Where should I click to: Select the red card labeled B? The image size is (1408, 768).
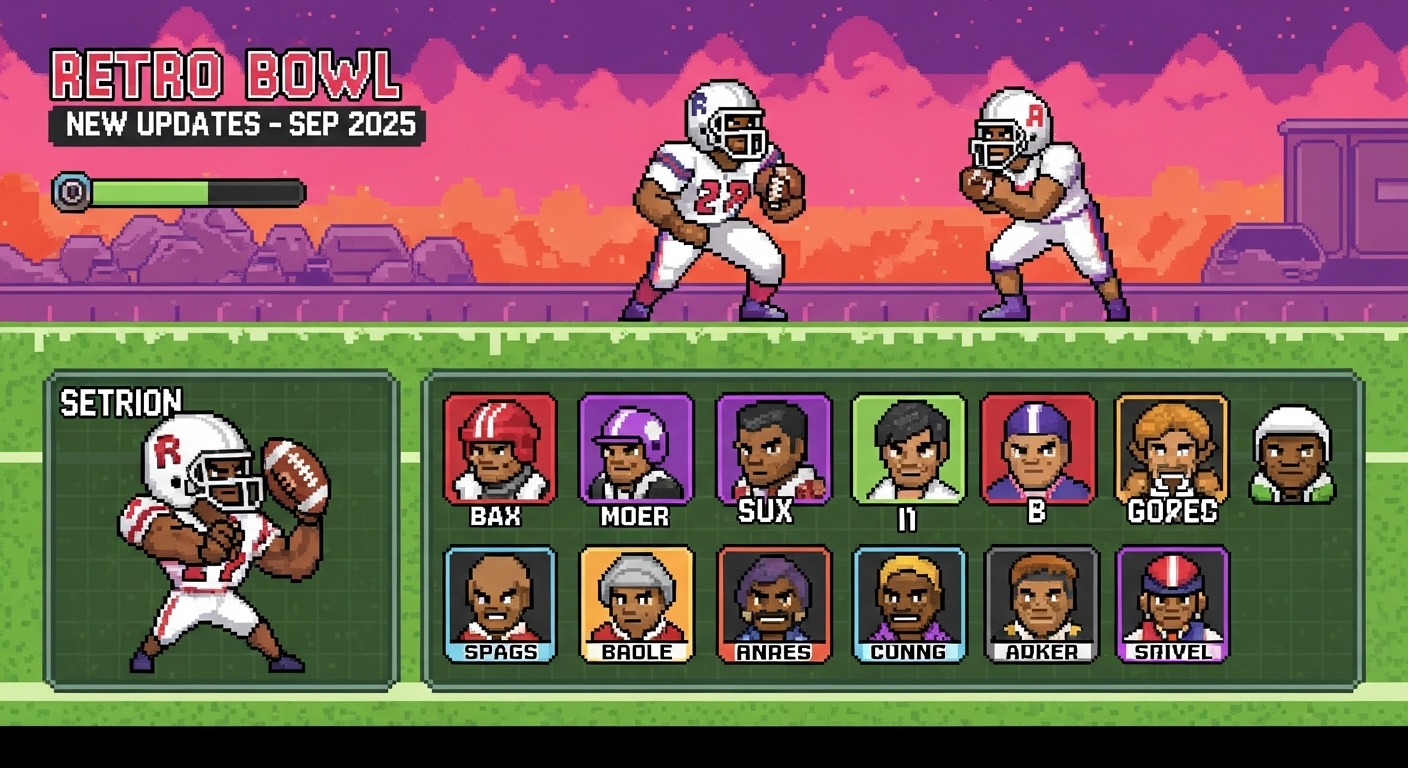click(x=1038, y=448)
